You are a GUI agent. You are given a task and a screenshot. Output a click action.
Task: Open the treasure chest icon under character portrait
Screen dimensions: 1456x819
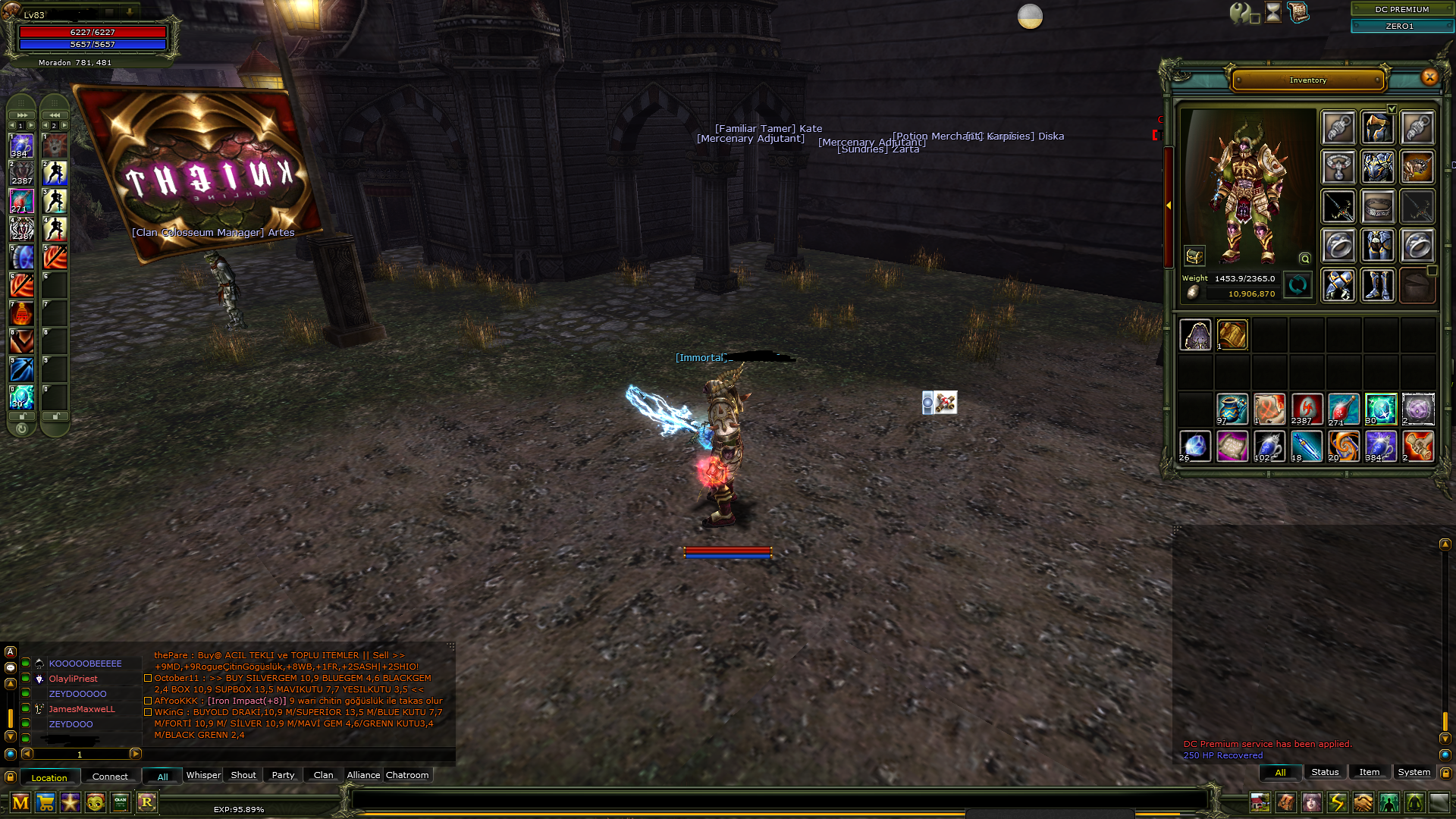point(1194,256)
